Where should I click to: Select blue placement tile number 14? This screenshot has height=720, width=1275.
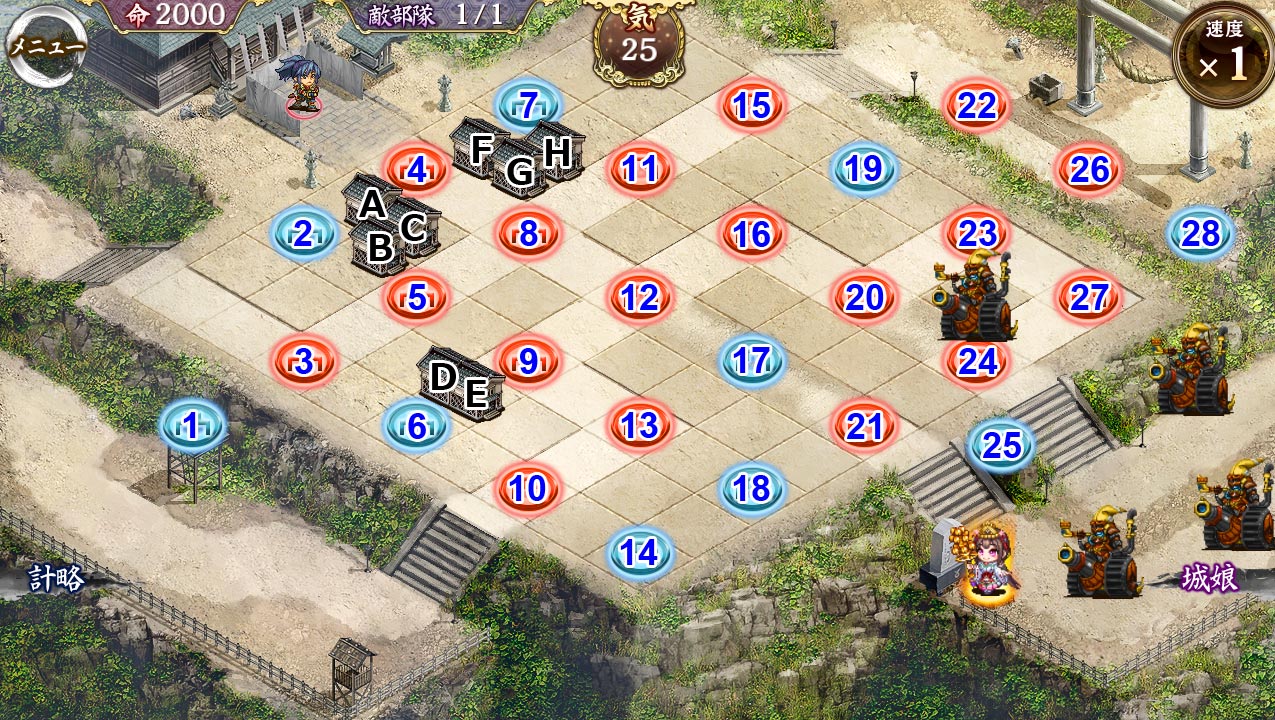(639, 552)
